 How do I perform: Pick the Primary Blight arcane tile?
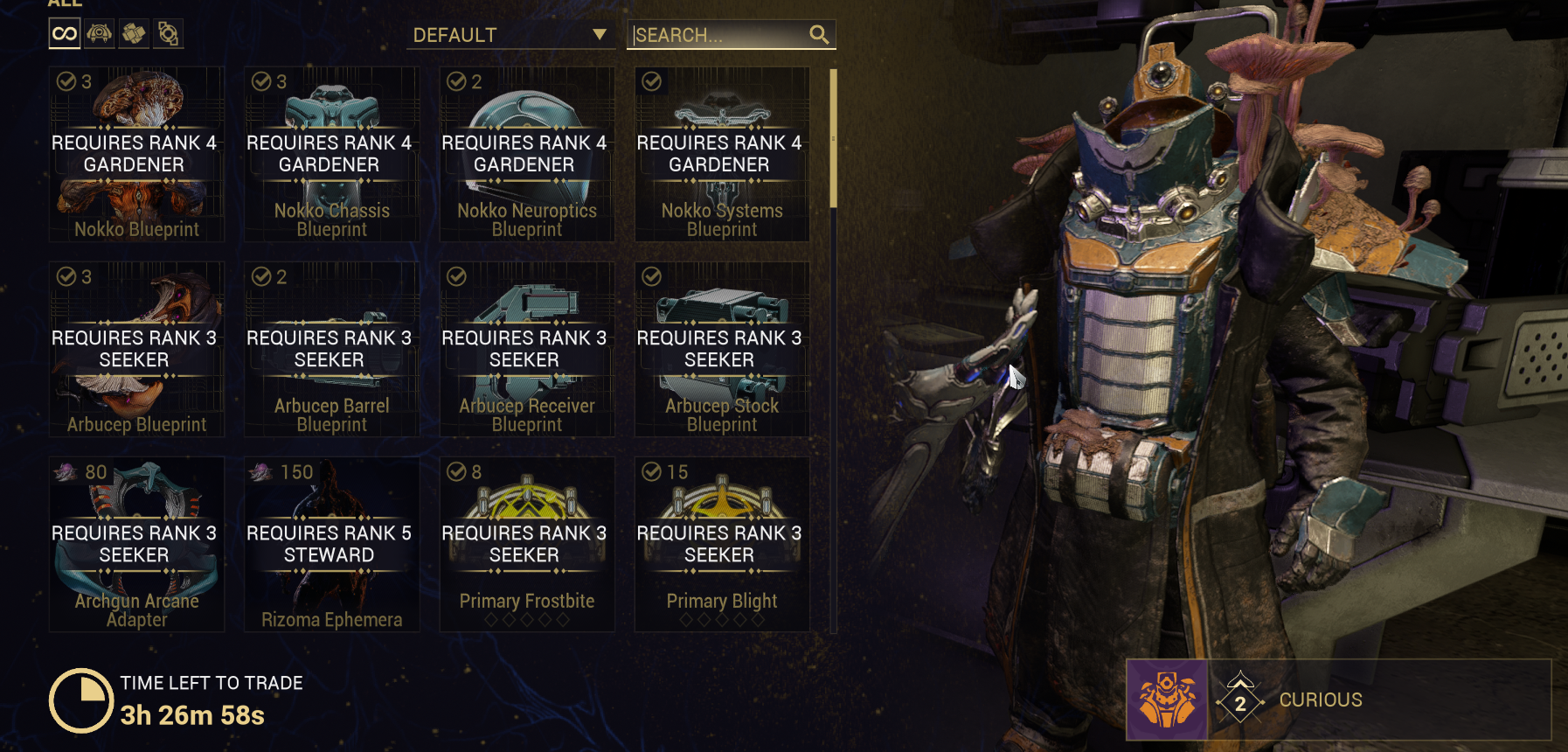721,544
